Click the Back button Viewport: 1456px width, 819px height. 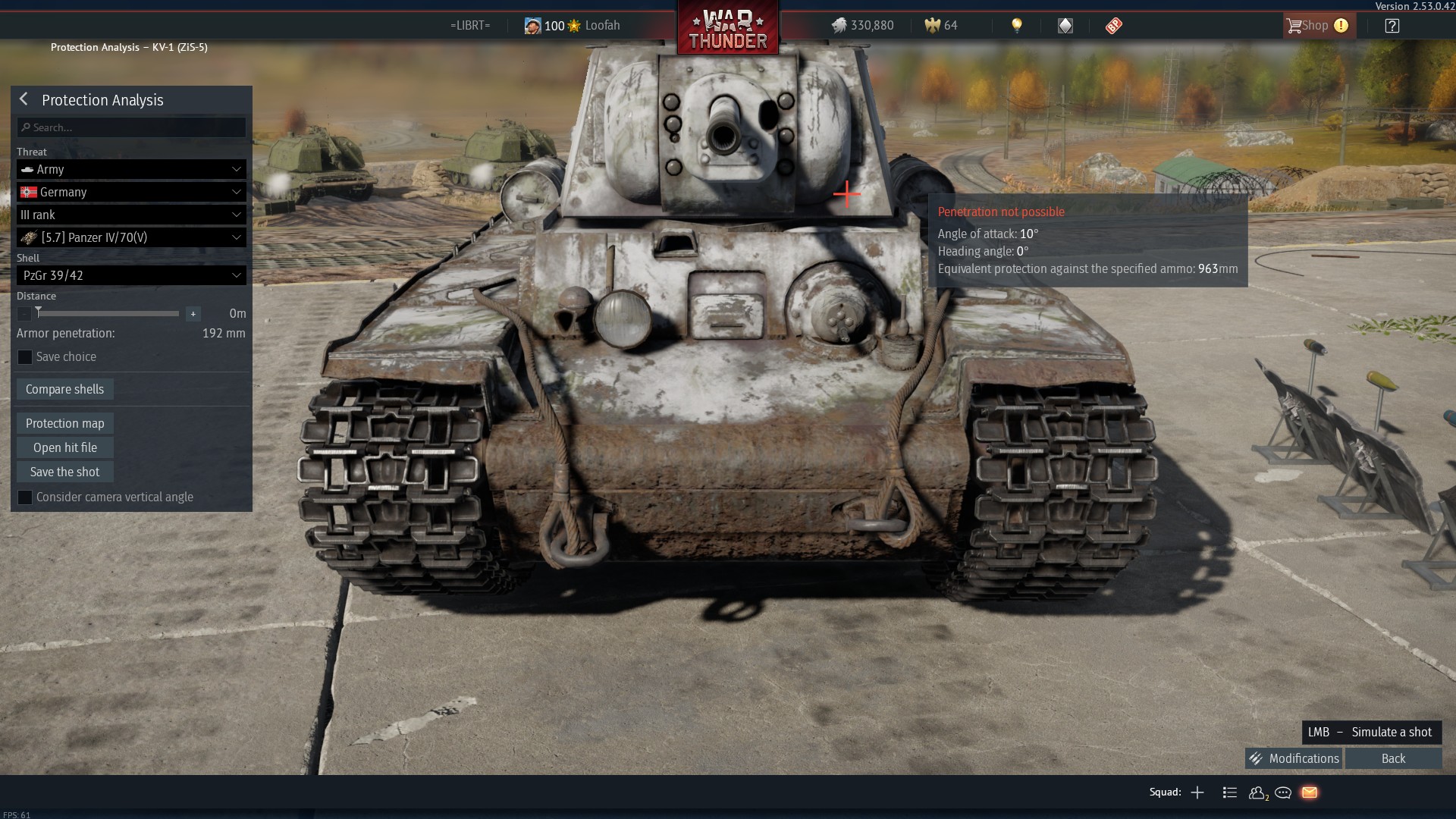[1393, 758]
